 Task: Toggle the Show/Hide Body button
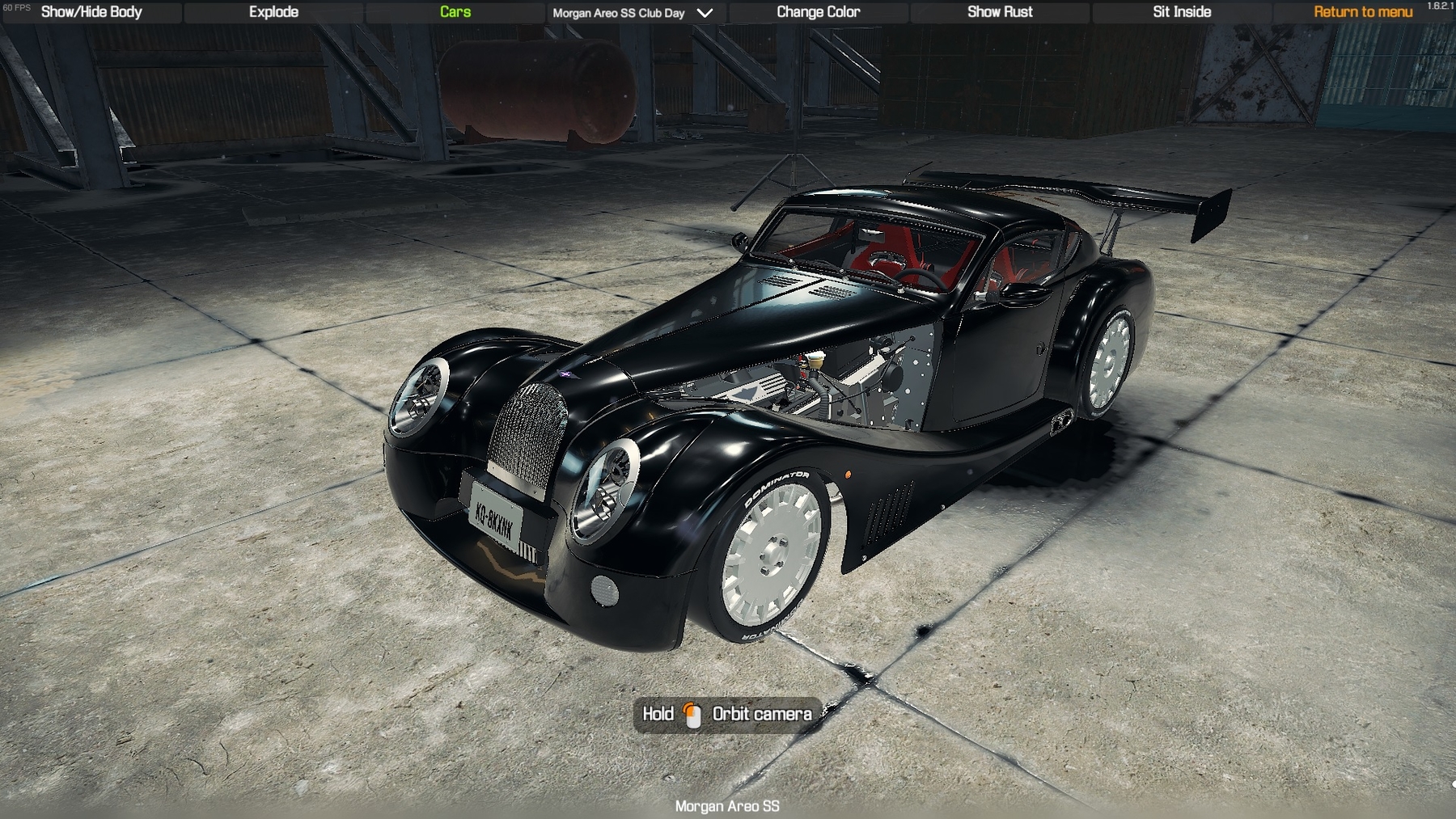(91, 12)
